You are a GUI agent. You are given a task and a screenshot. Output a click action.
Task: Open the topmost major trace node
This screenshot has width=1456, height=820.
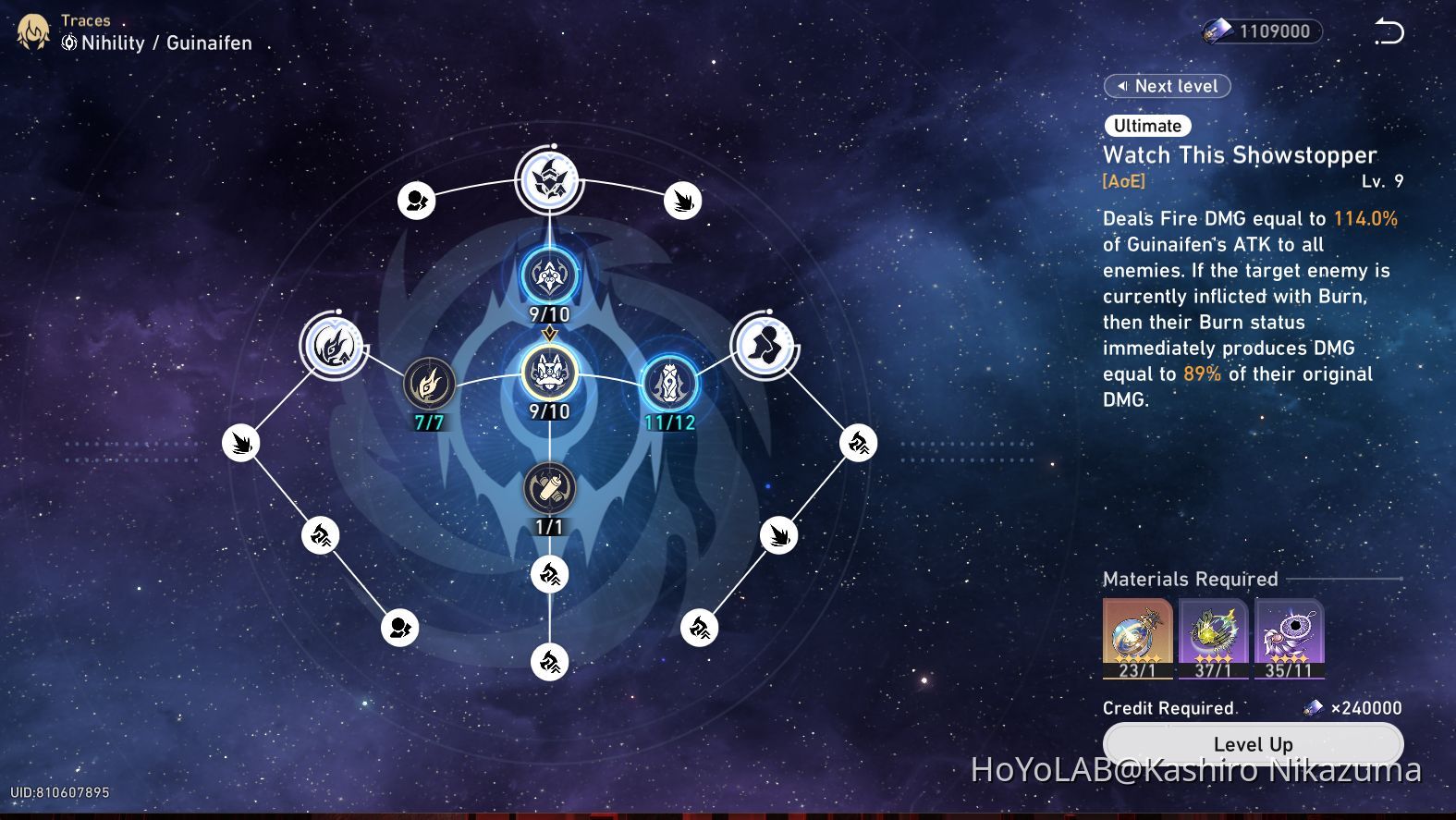point(548,182)
